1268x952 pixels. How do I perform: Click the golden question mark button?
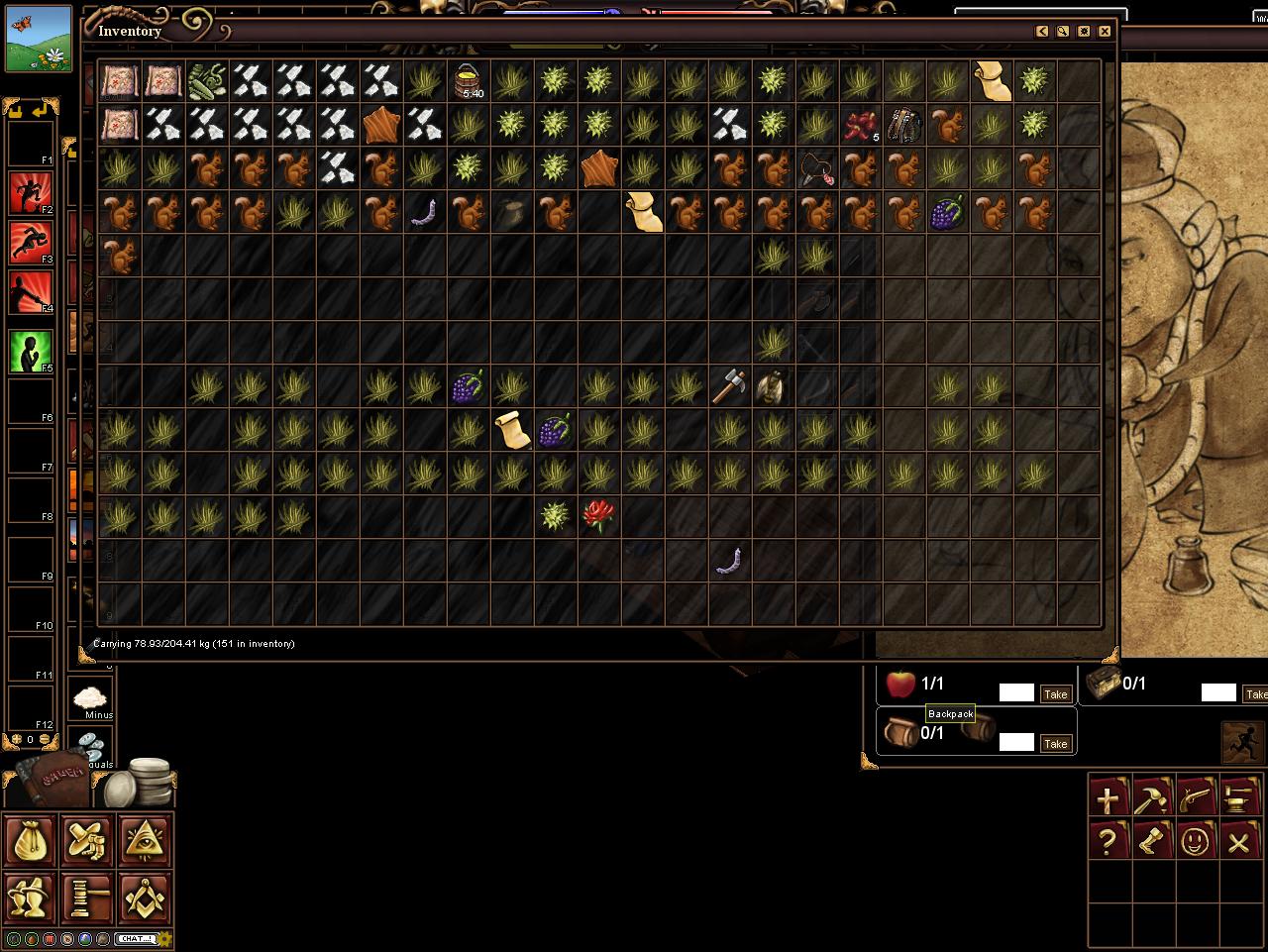[1109, 842]
